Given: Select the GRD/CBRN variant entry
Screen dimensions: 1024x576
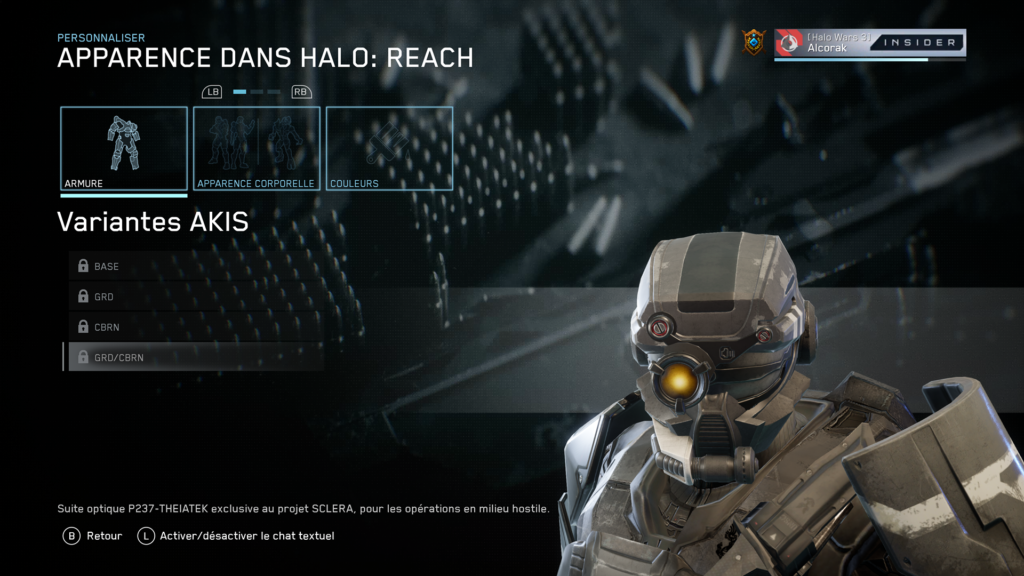Looking at the screenshot, I should coord(195,357).
